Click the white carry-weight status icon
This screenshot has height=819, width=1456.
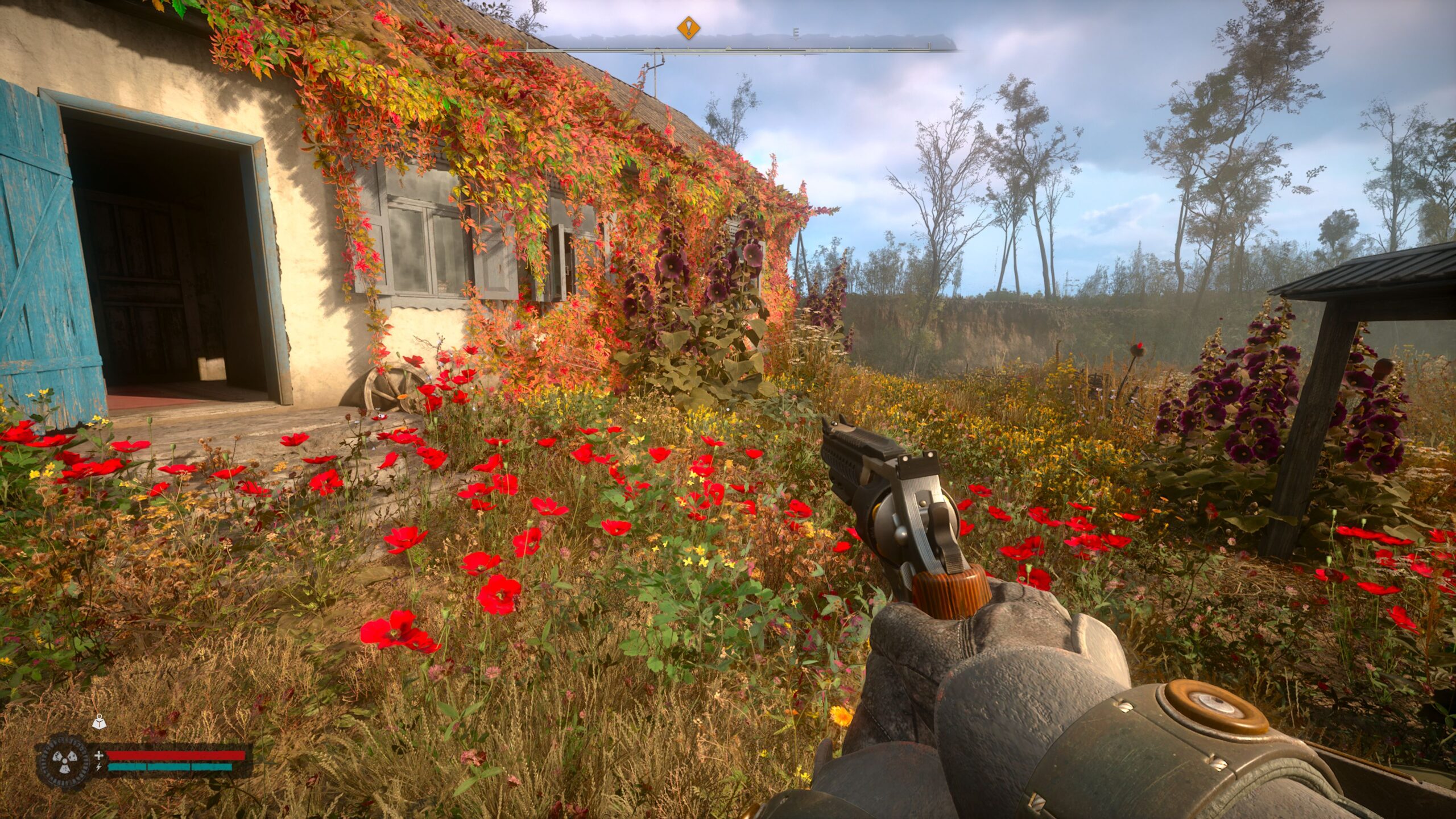point(99,724)
